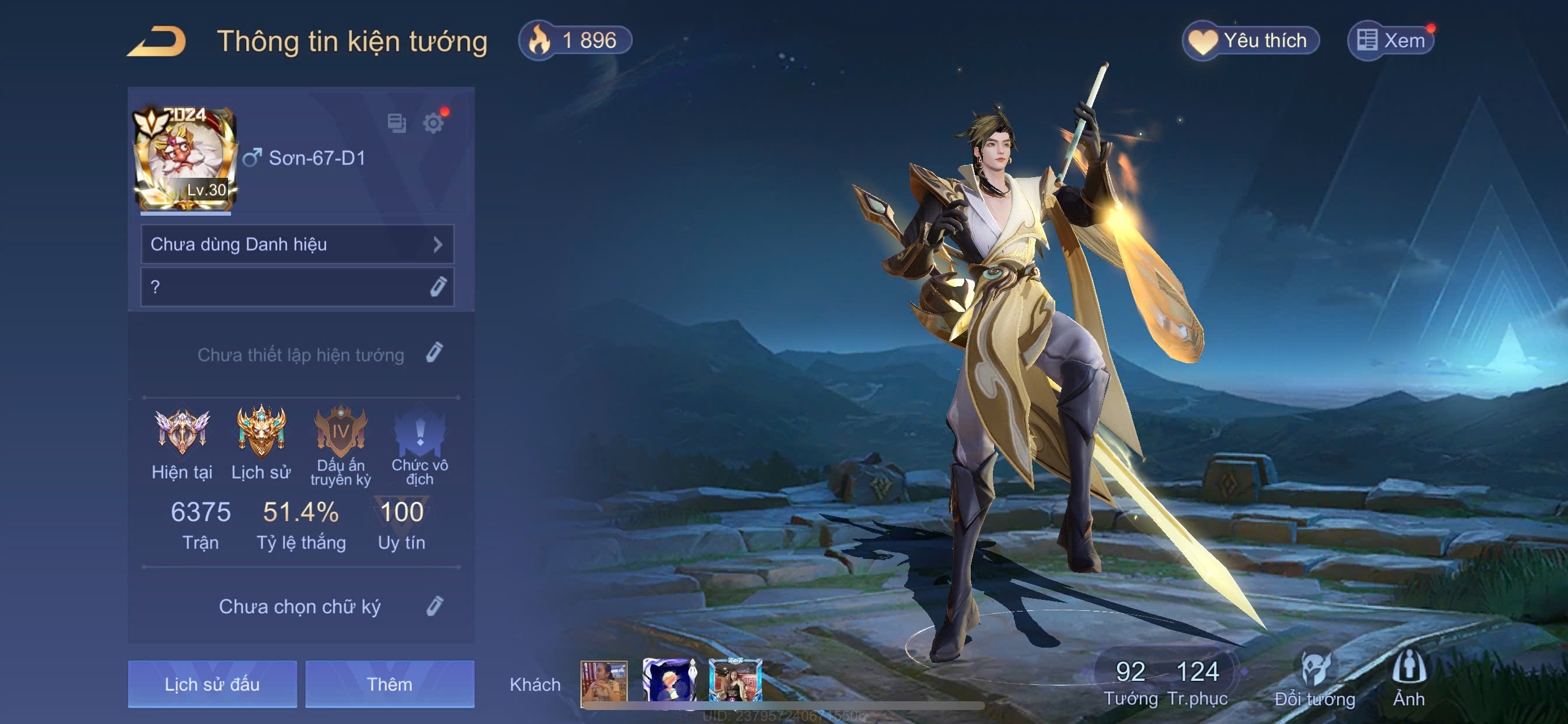Open the player avatar with Lv.30 frame

coord(184,158)
